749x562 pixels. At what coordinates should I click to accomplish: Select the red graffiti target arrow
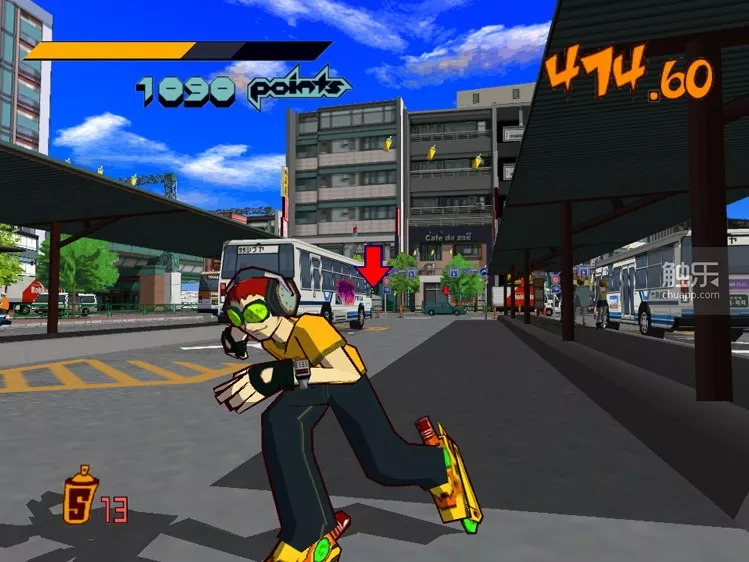tap(374, 270)
